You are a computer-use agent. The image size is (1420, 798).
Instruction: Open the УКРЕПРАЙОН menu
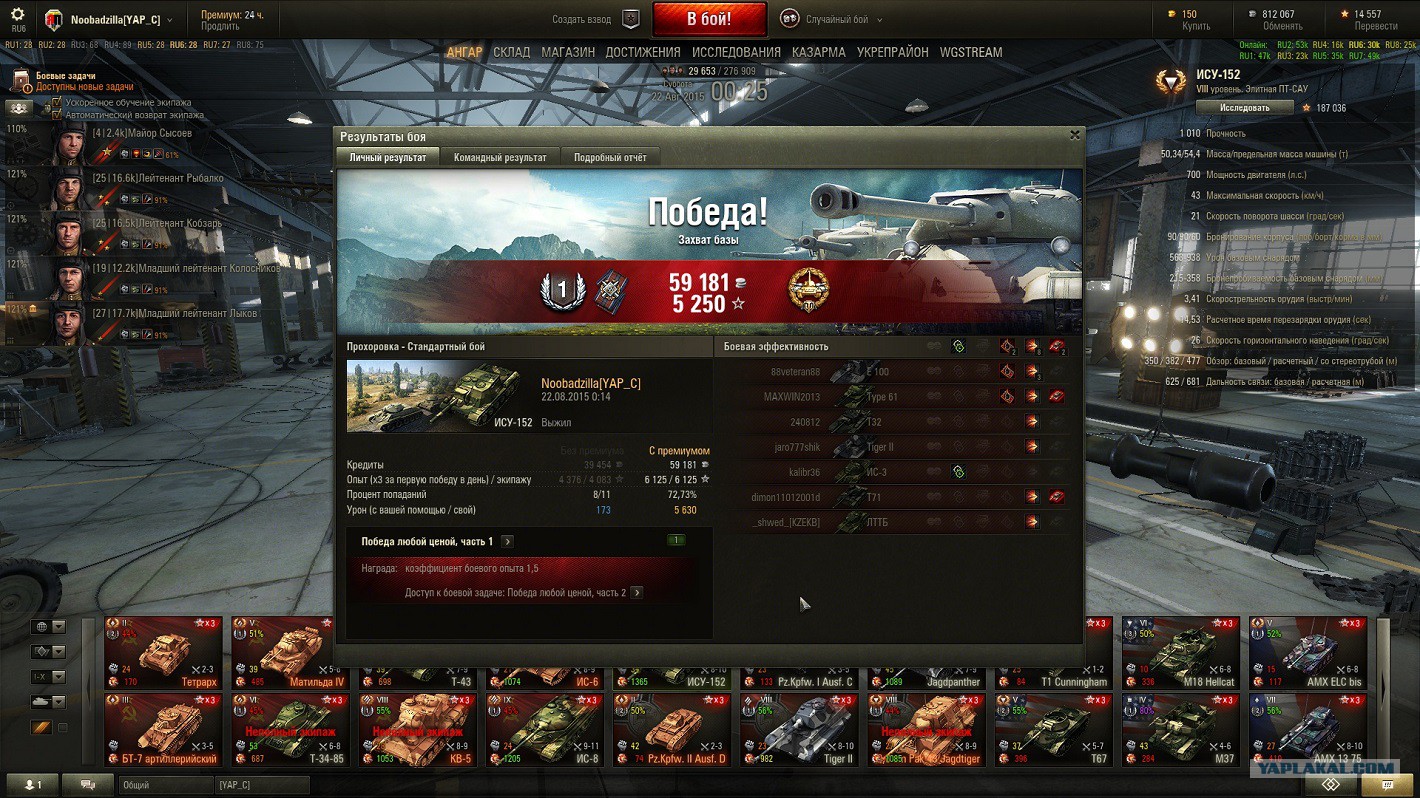[892, 52]
